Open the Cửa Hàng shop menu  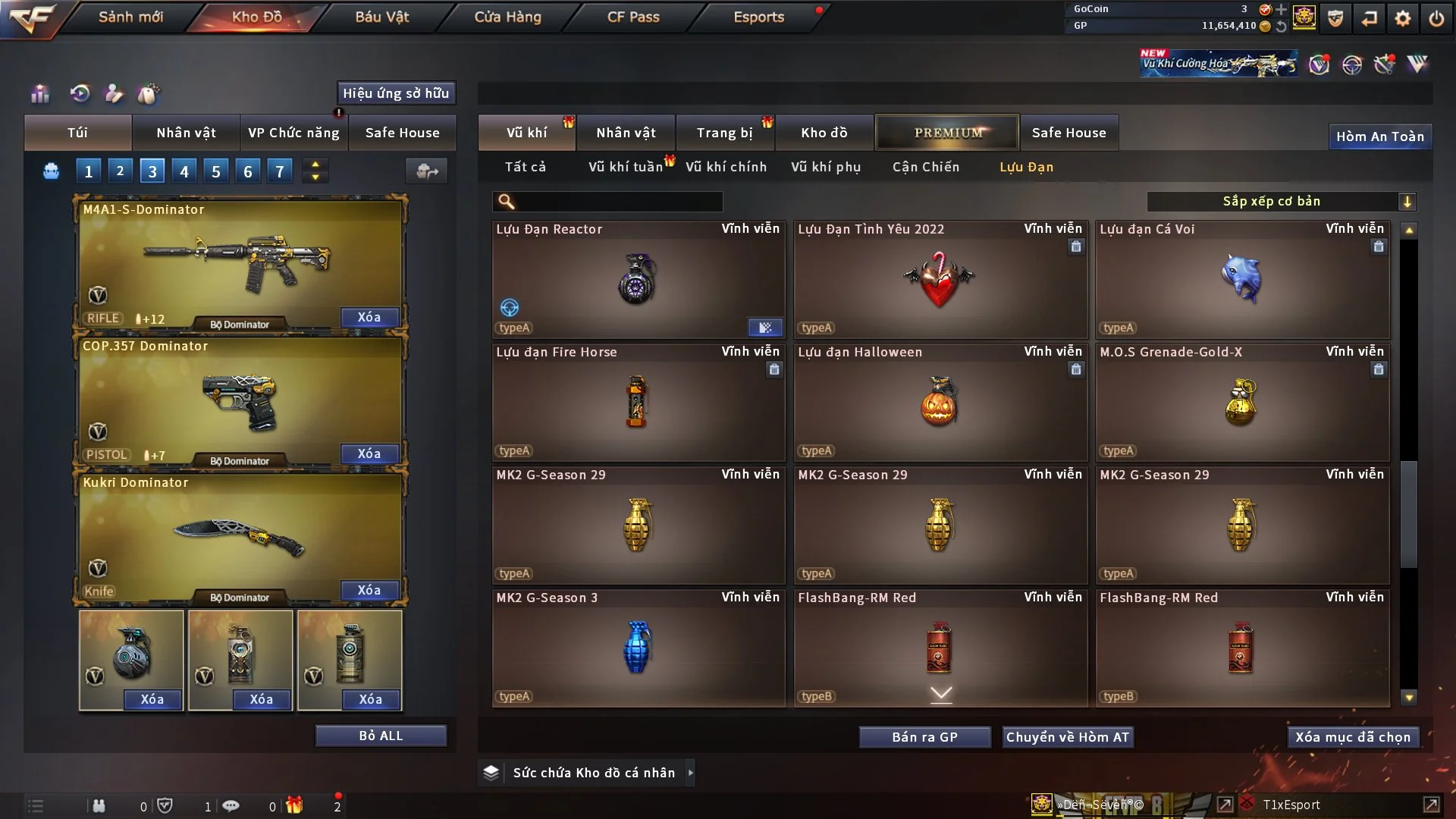coord(507,17)
